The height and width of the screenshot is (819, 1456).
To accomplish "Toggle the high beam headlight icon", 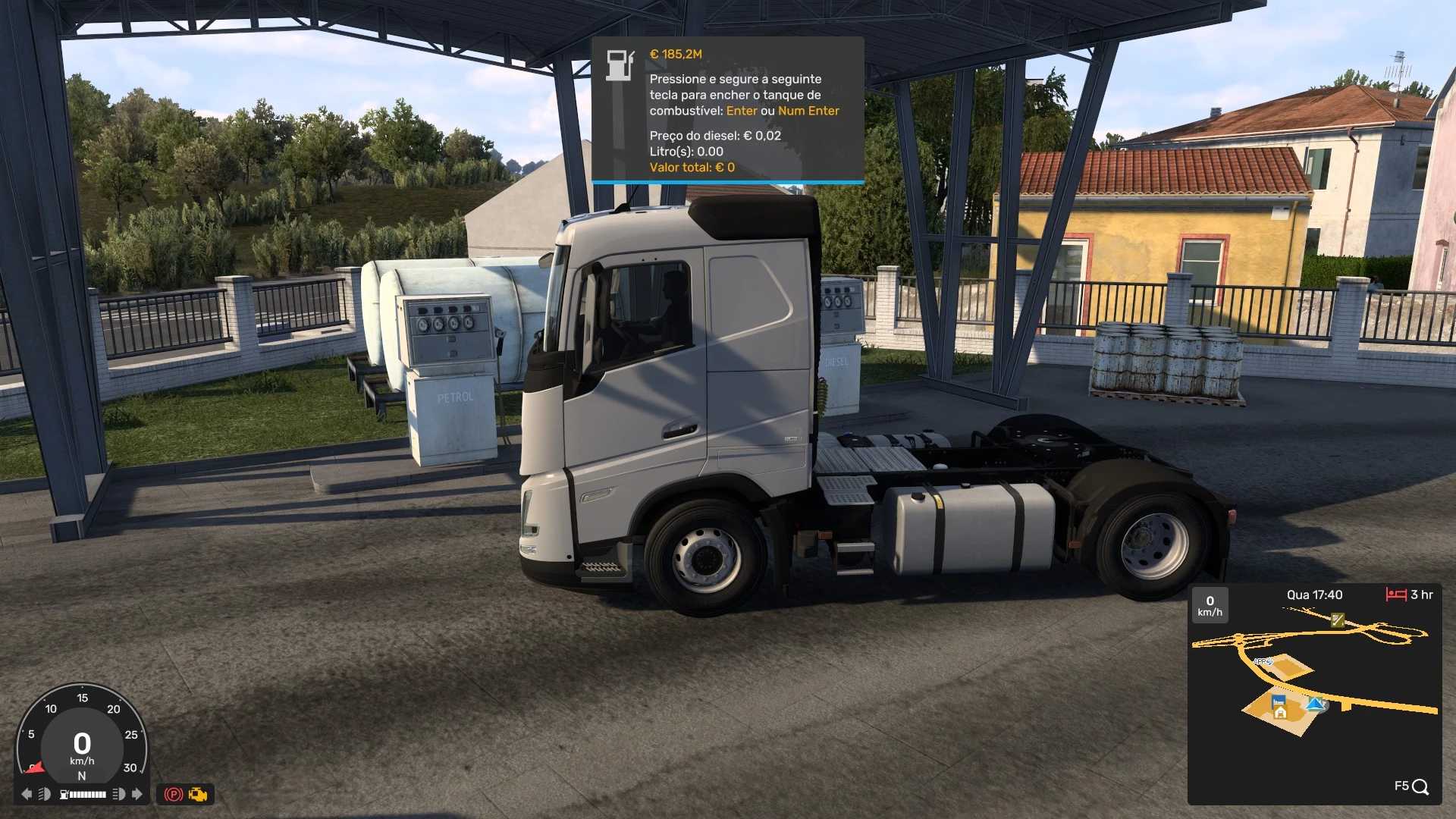I will click(x=119, y=794).
